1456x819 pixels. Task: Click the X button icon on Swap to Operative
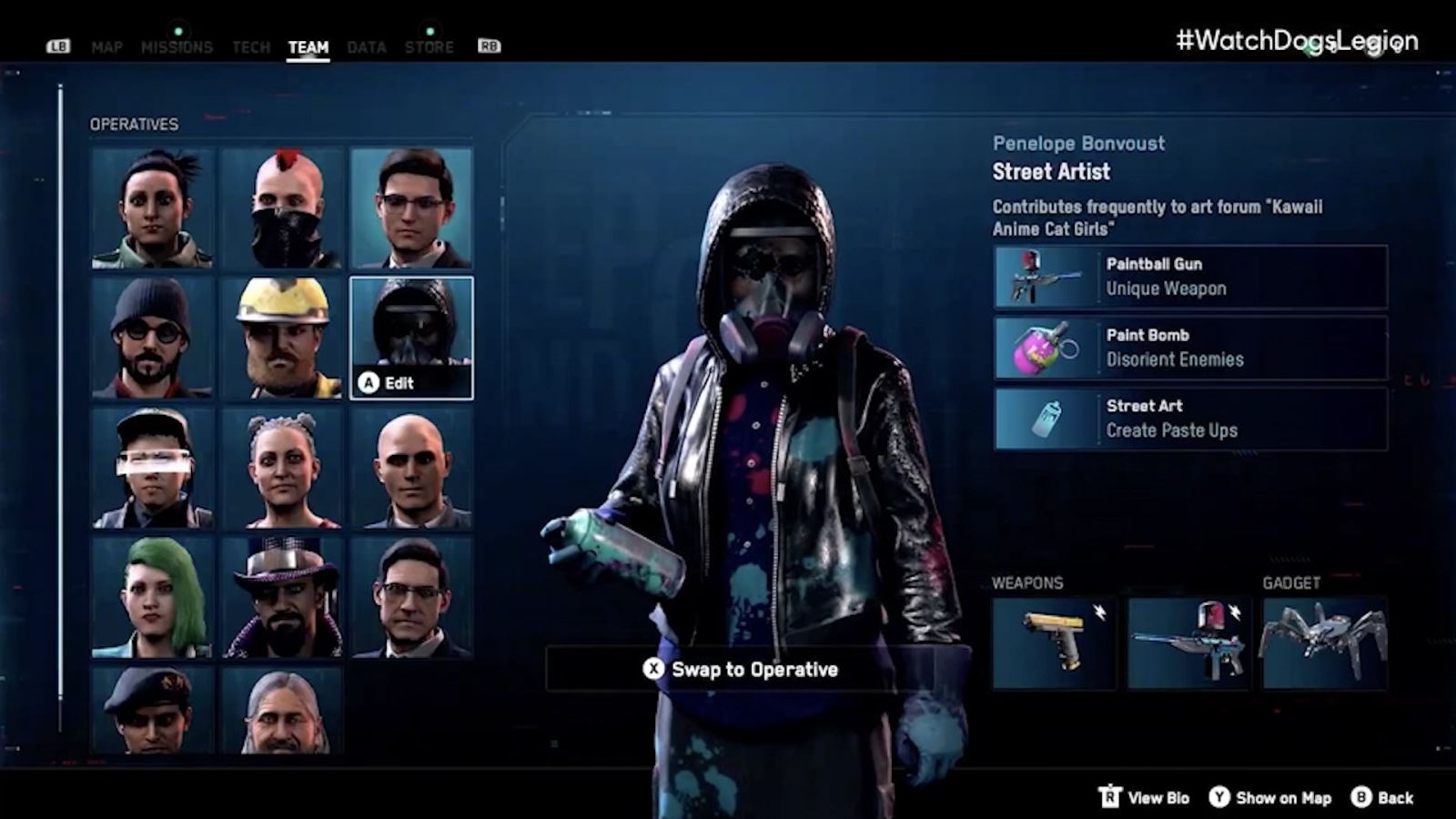pos(655,669)
